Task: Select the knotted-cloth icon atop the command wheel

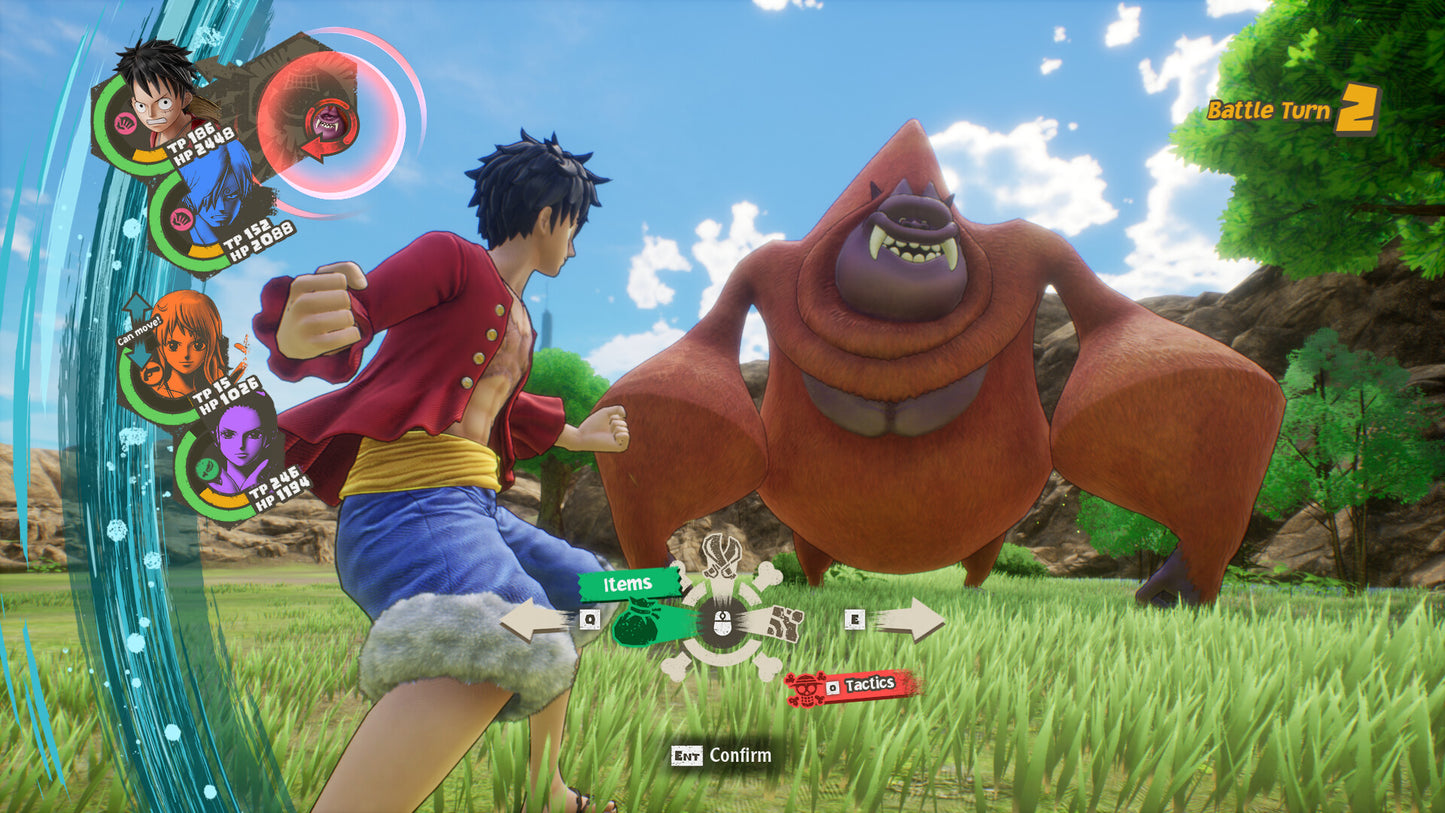Action: [721, 556]
